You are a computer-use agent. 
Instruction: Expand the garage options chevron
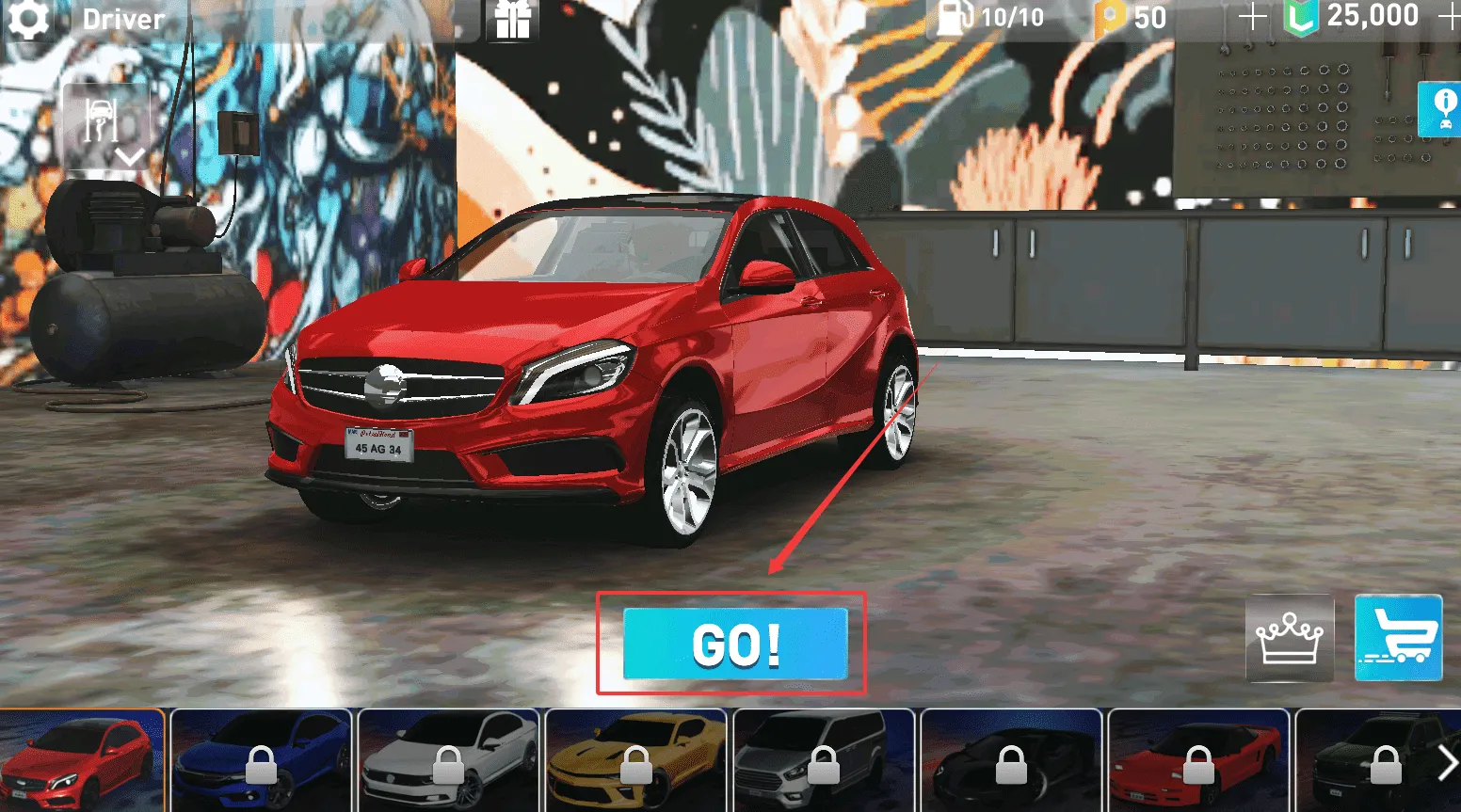130,158
